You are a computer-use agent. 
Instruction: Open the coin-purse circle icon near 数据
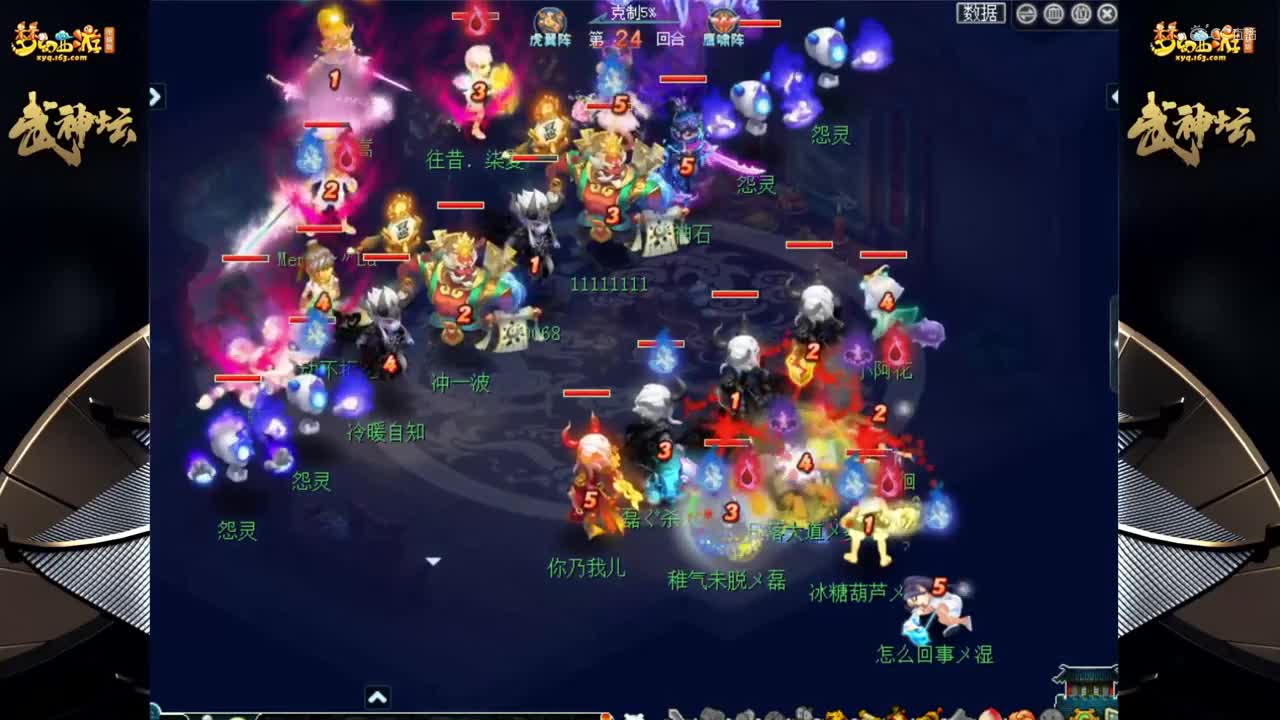click(1052, 14)
